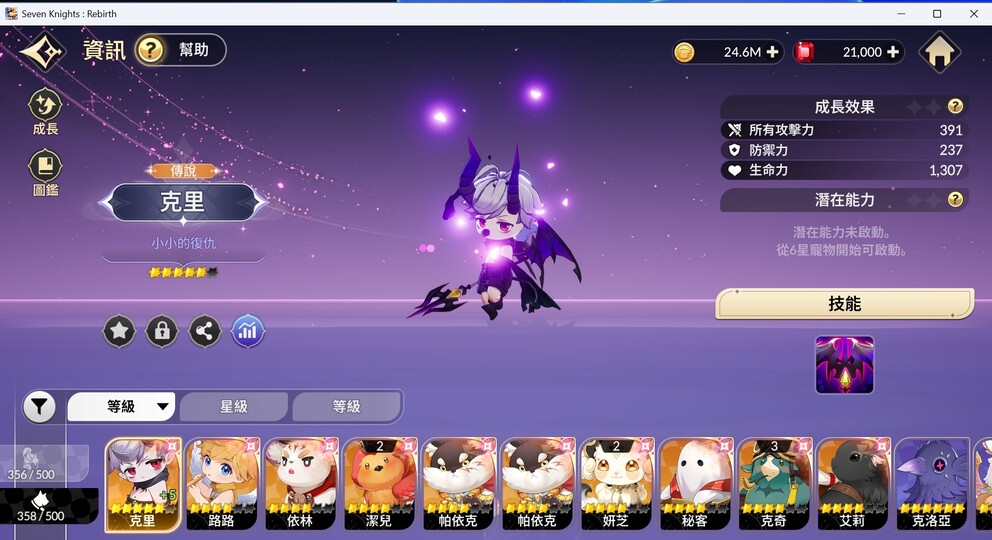Share this pet with the share button
992x540 pixels.
pyautogui.click(x=205, y=331)
